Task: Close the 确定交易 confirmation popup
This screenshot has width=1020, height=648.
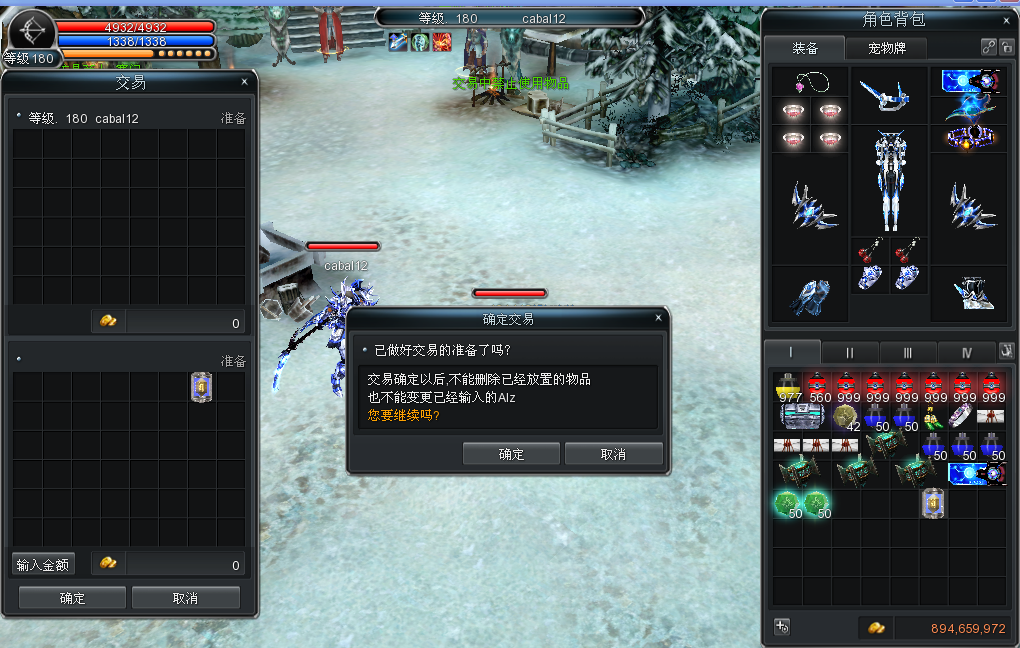Action: pyautogui.click(x=658, y=318)
